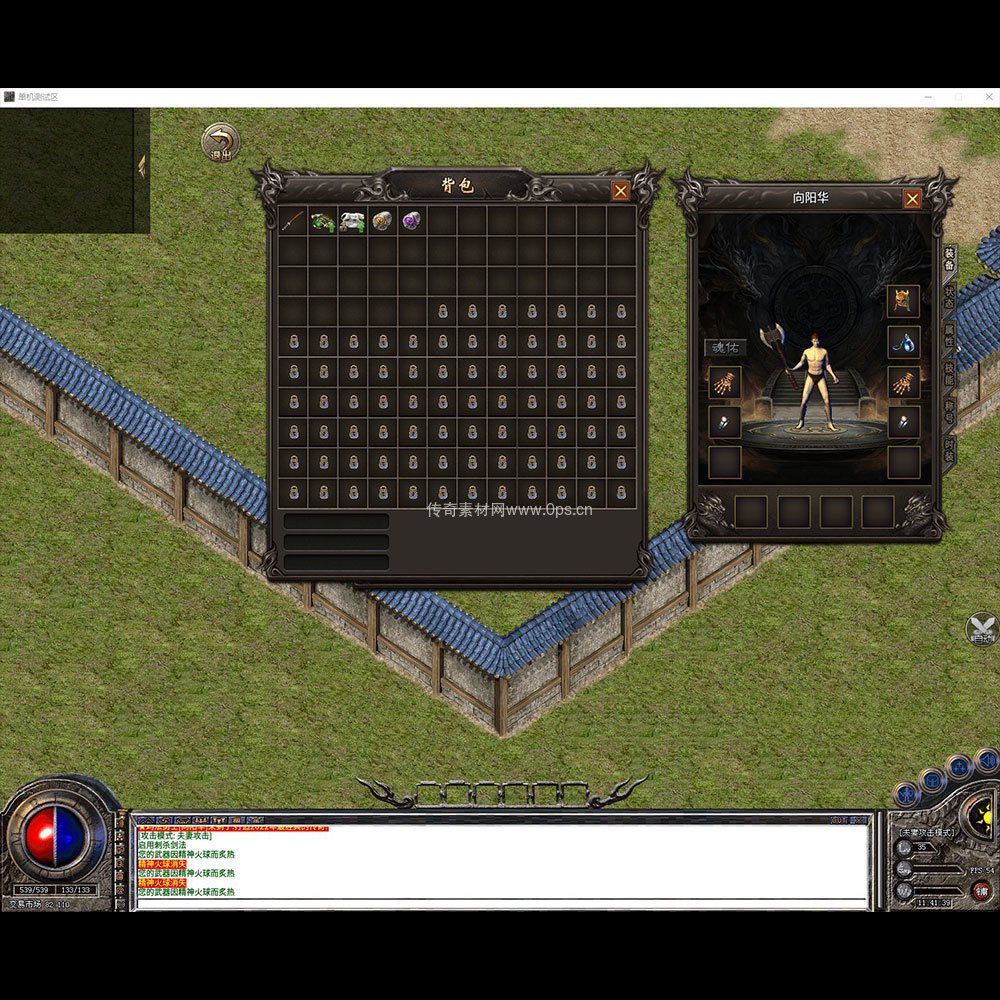Image resolution: width=1000 pixels, height=1000 pixels.
Task: Select the orange rune stone slot
Action: 382,220
